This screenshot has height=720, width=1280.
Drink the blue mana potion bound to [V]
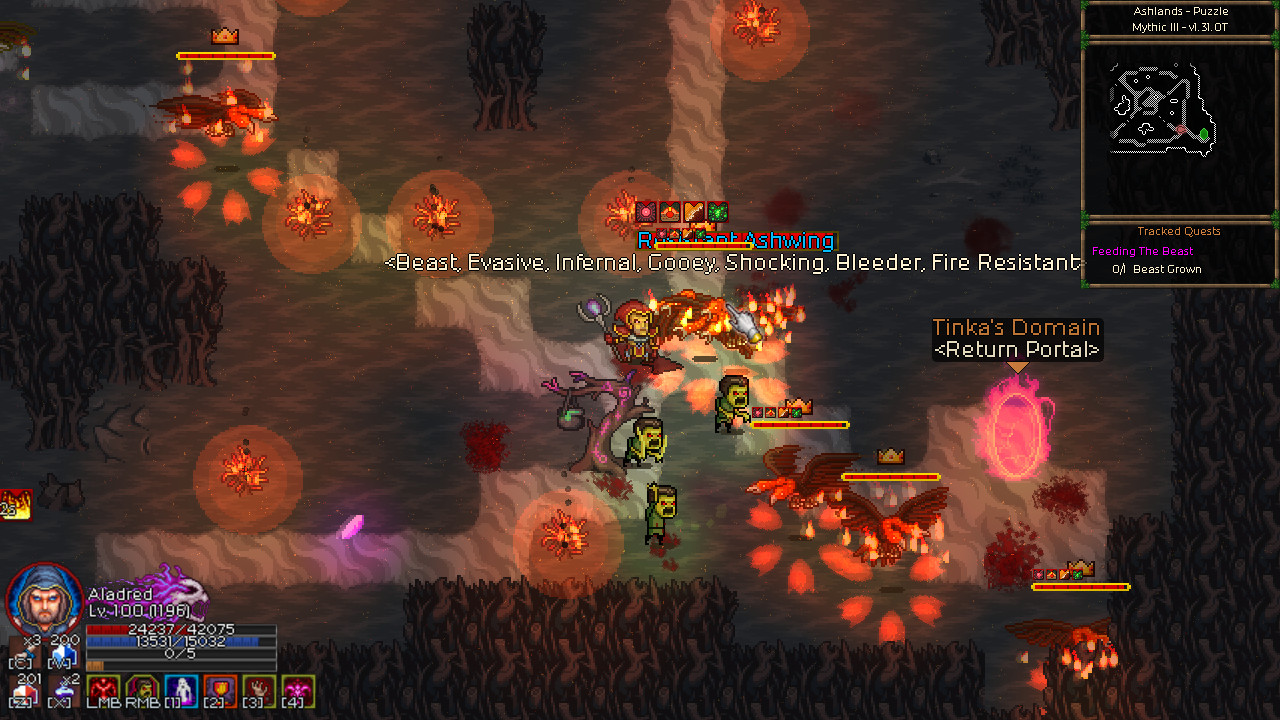click(64, 652)
